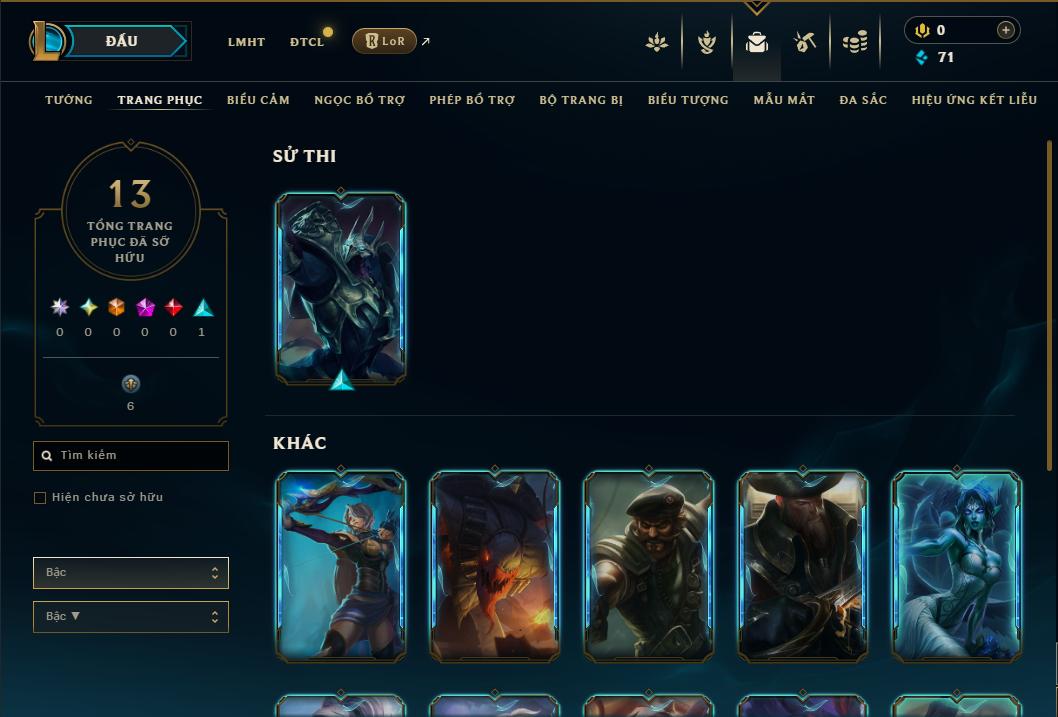The height and width of the screenshot is (717, 1058).
Task: Switch to the ĐA SẮC tab
Action: click(x=863, y=100)
